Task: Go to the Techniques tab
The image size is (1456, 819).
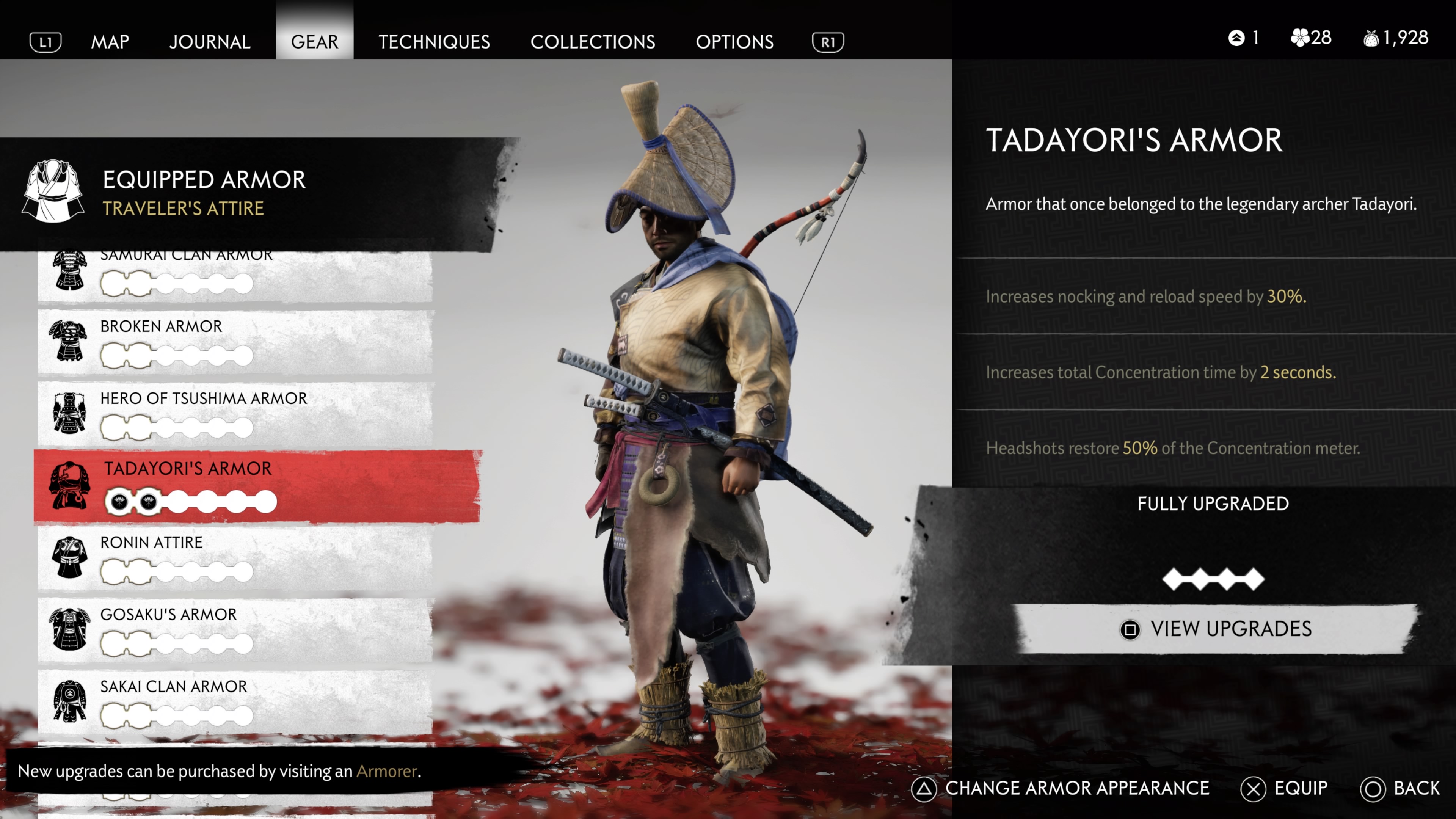Action: (434, 42)
